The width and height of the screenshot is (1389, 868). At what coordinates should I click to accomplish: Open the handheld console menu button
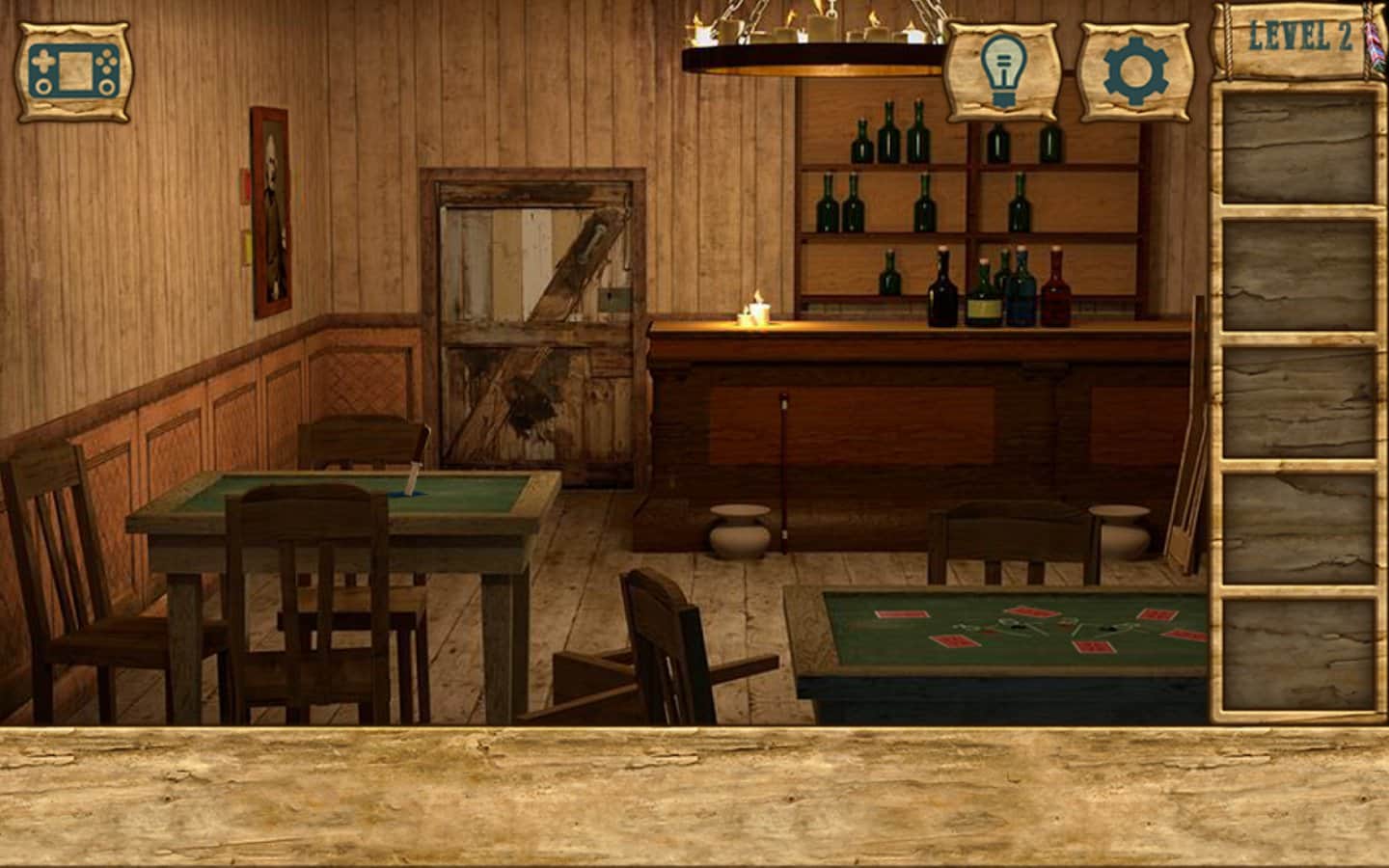click(x=73, y=71)
